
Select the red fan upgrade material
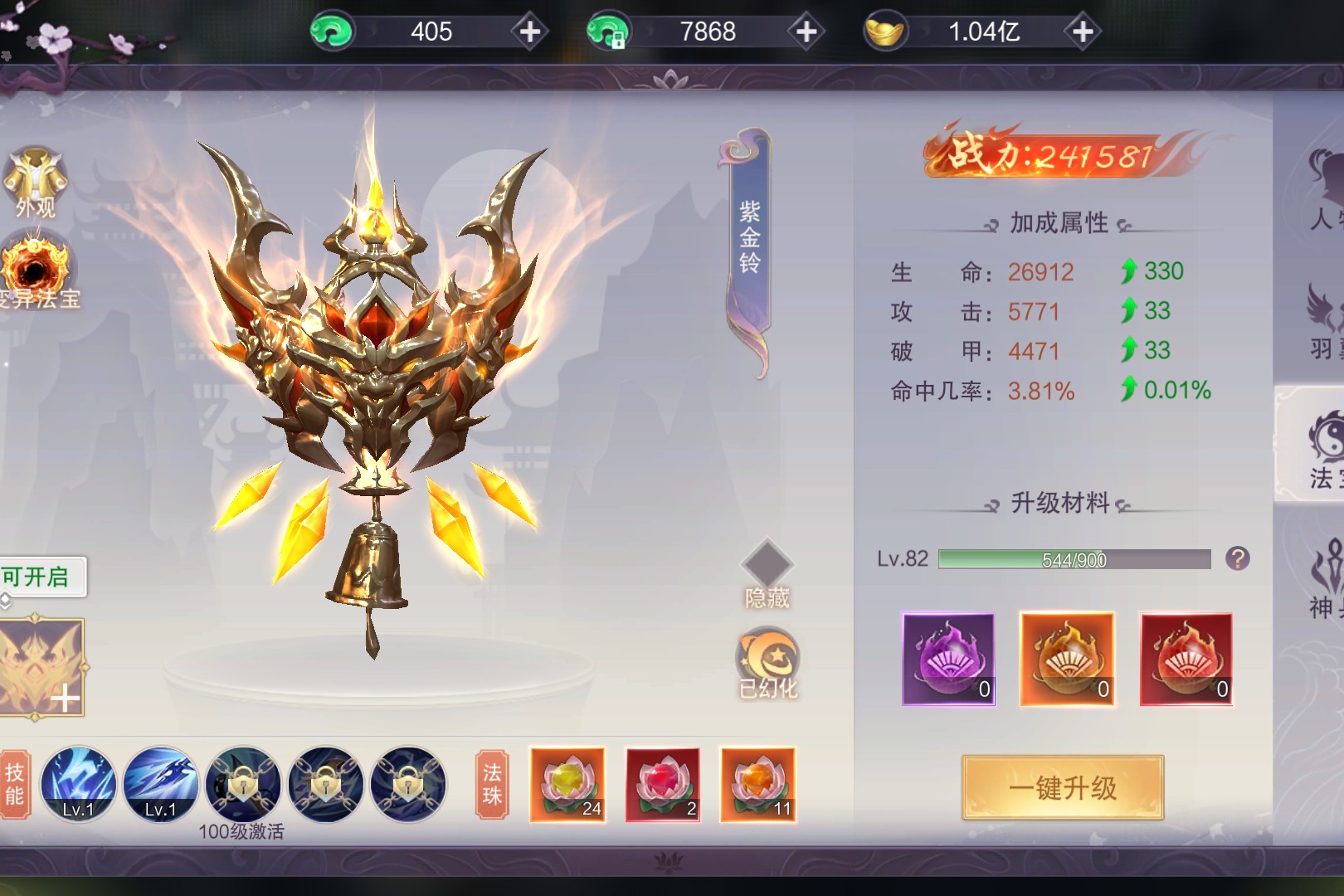click(x=1186, y=660)
